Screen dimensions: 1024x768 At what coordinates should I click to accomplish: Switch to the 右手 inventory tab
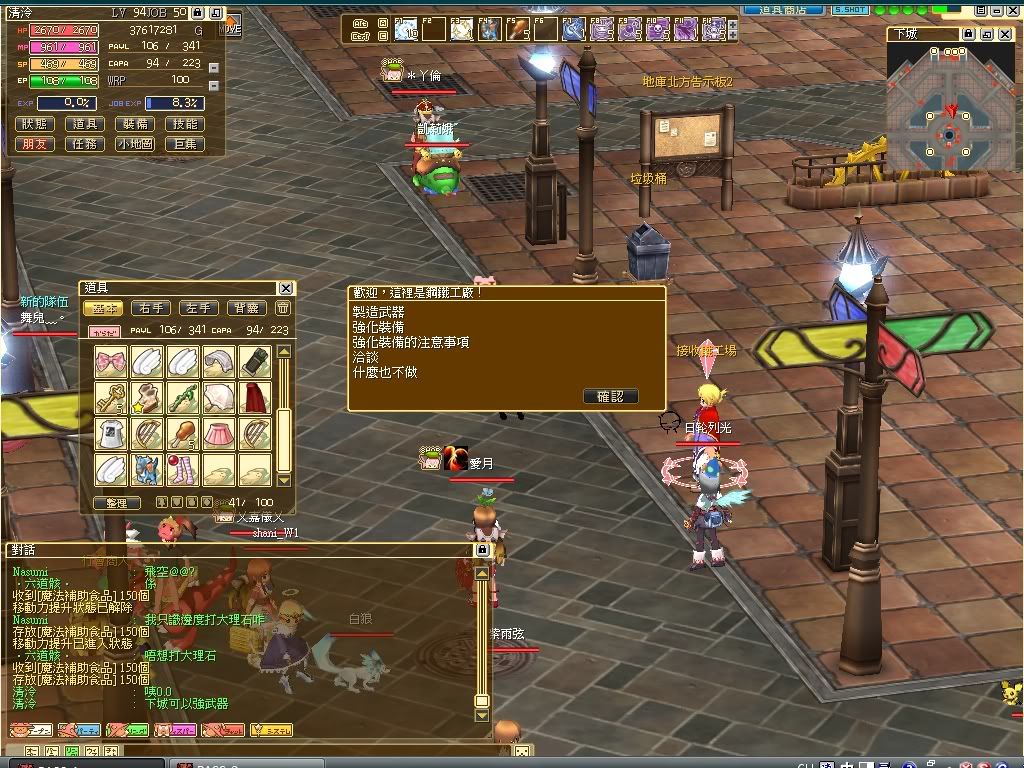pyautogui.click(x=152, y=309)
